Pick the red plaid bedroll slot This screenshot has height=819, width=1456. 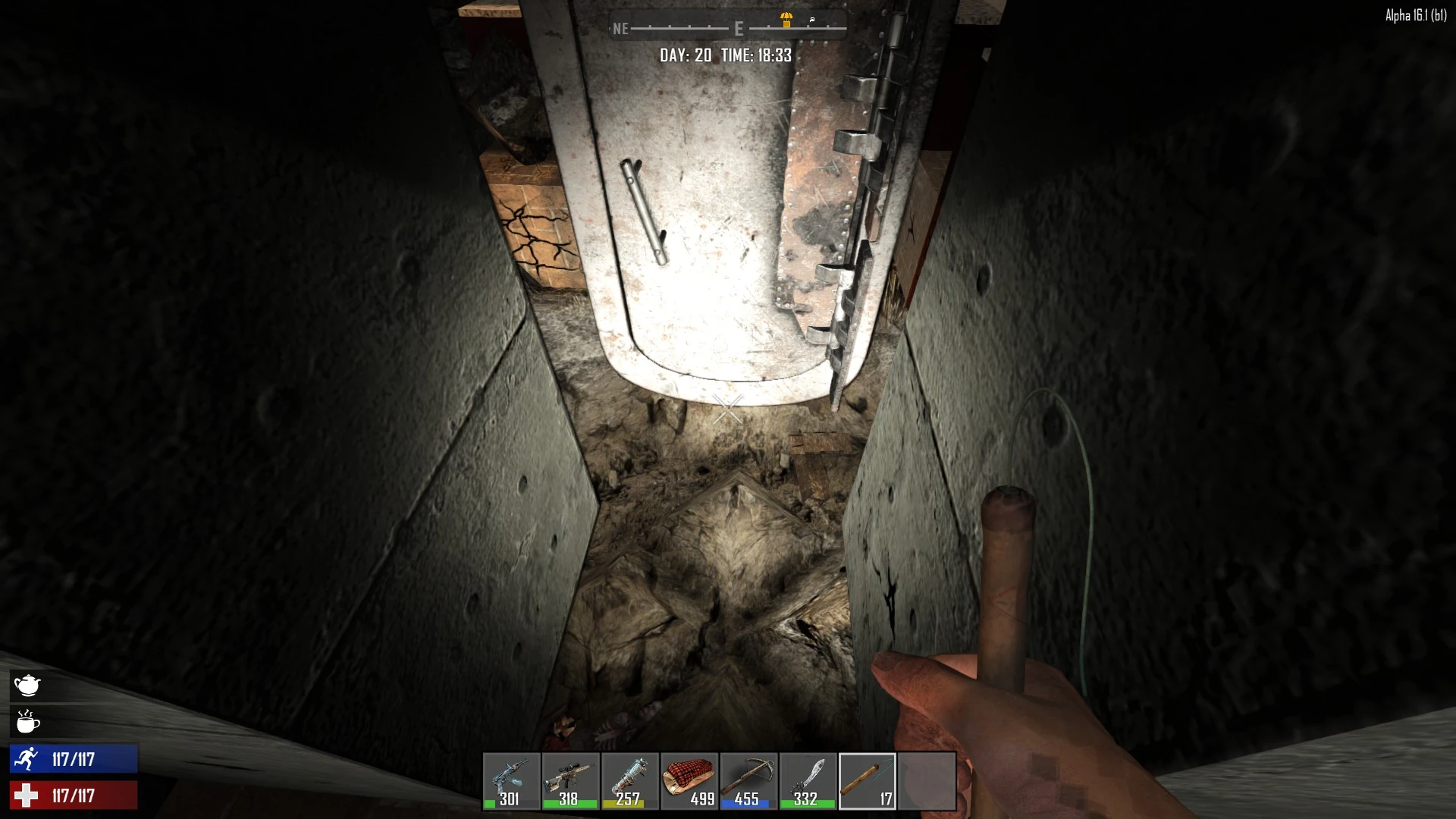pyautogui.click(x=689, y=780)
